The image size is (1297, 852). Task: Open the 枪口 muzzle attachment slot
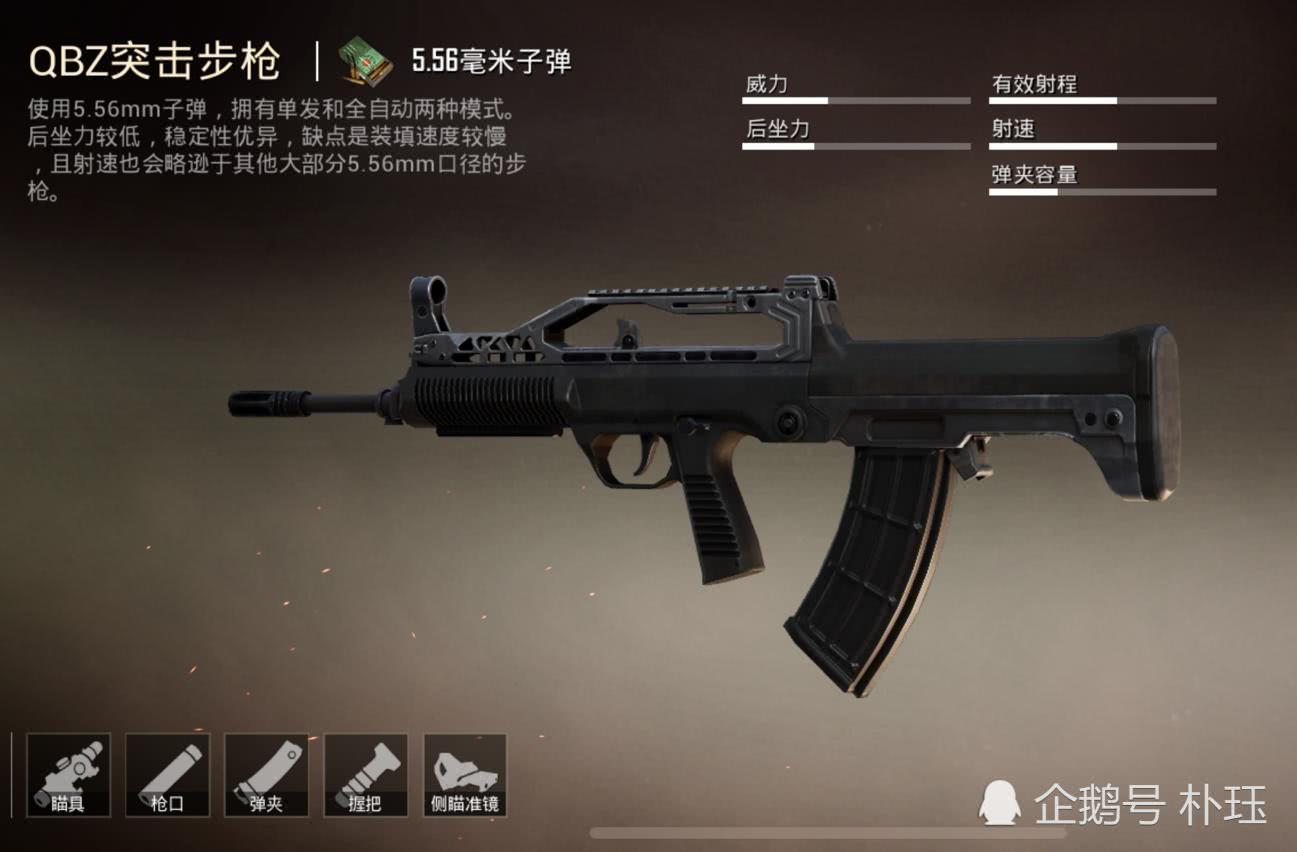pyautogui.click(x=165, y=775)
